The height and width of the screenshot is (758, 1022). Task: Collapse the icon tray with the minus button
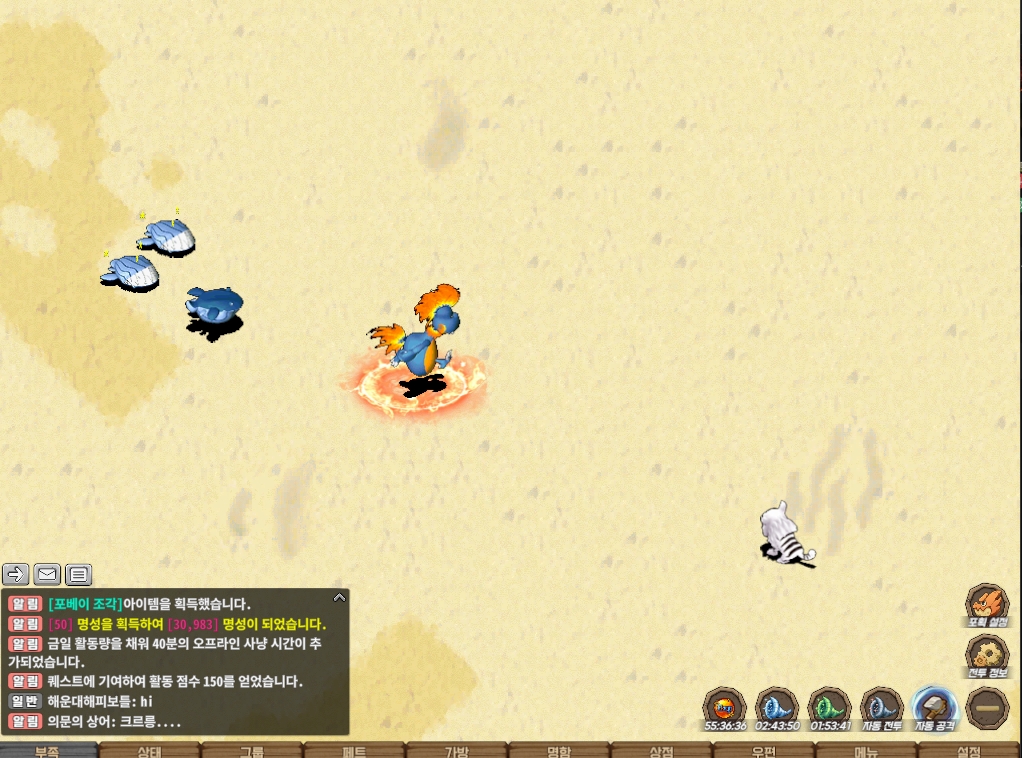click(x=987, y=707)
